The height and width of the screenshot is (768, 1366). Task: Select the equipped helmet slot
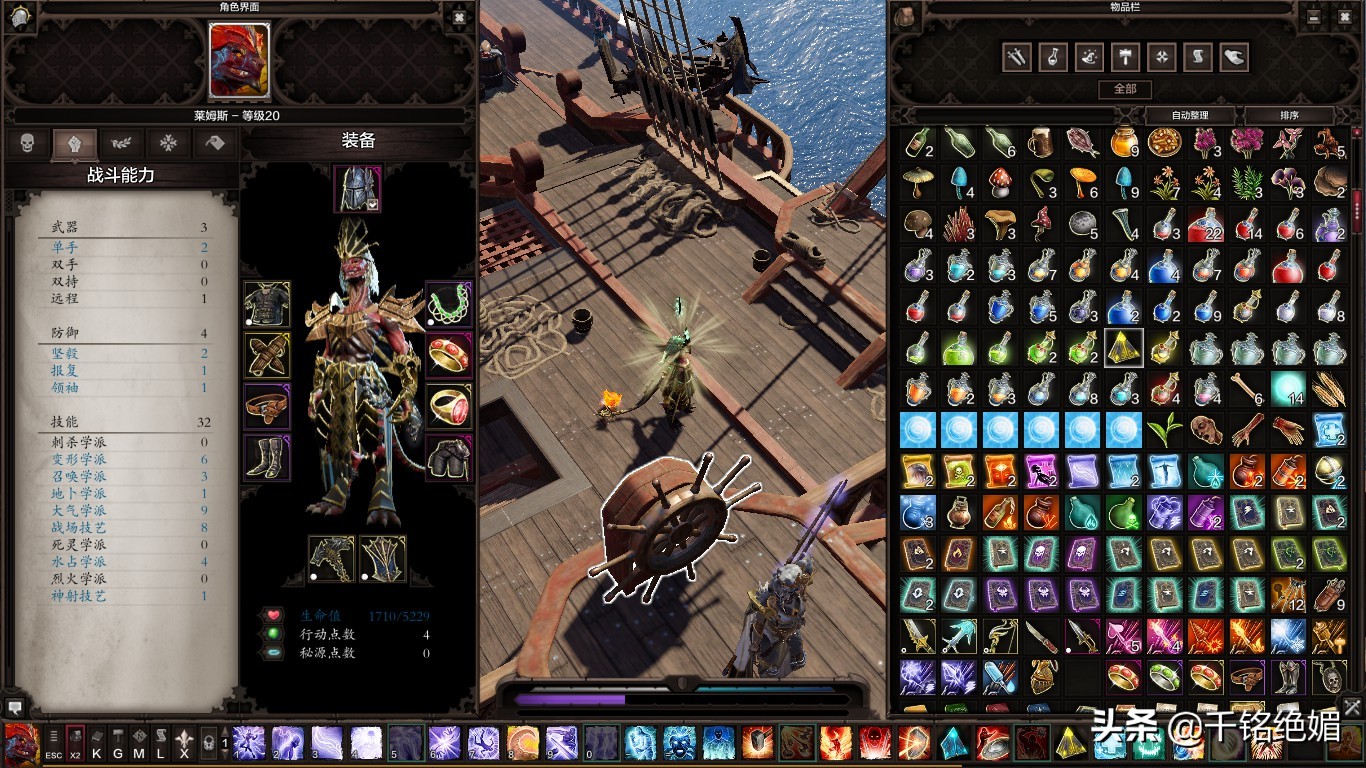(x=357, y=189)
